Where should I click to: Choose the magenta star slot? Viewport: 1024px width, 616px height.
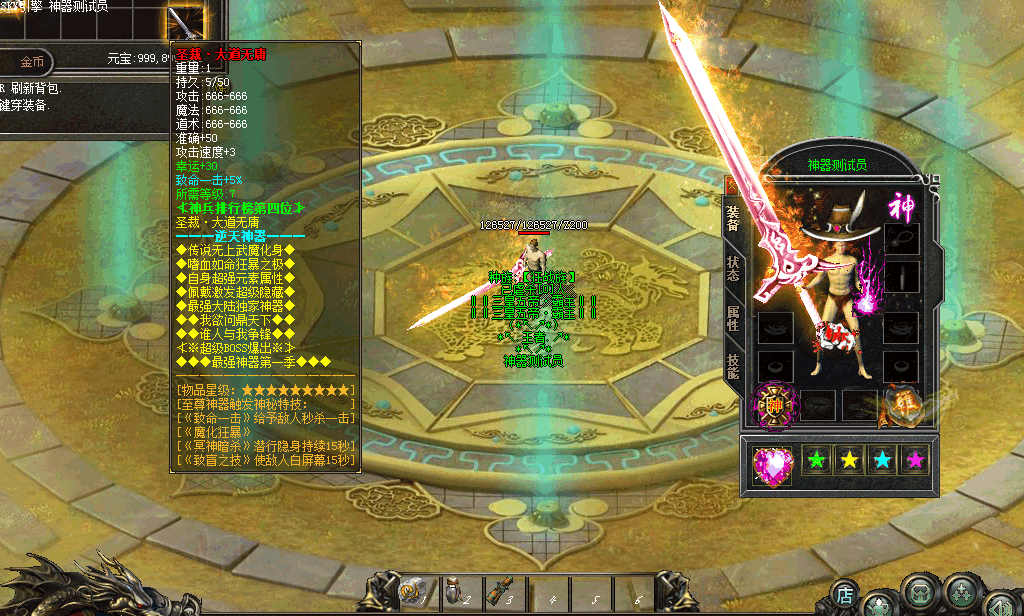click(915, 461)
